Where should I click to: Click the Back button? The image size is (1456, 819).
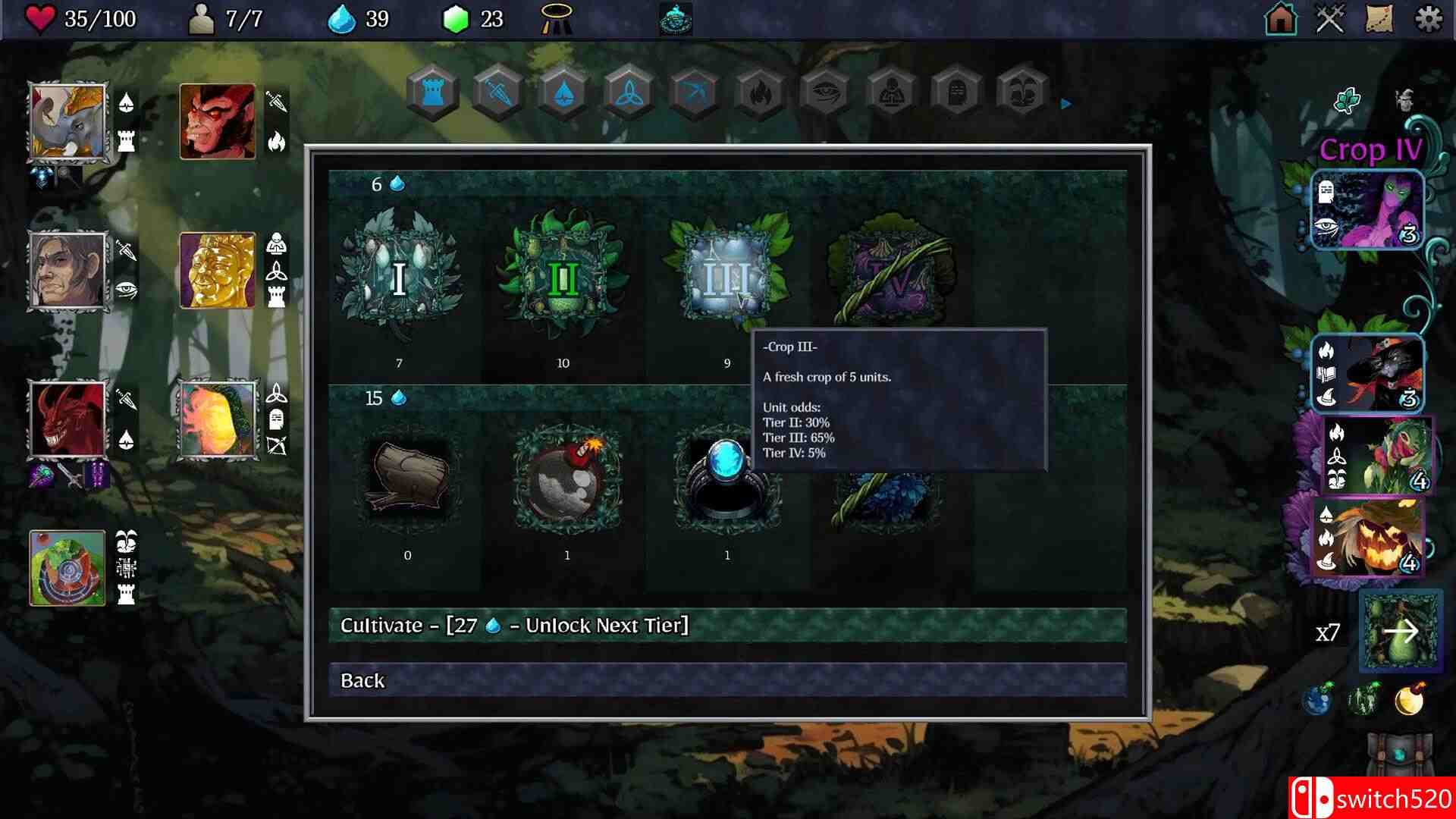726,681
